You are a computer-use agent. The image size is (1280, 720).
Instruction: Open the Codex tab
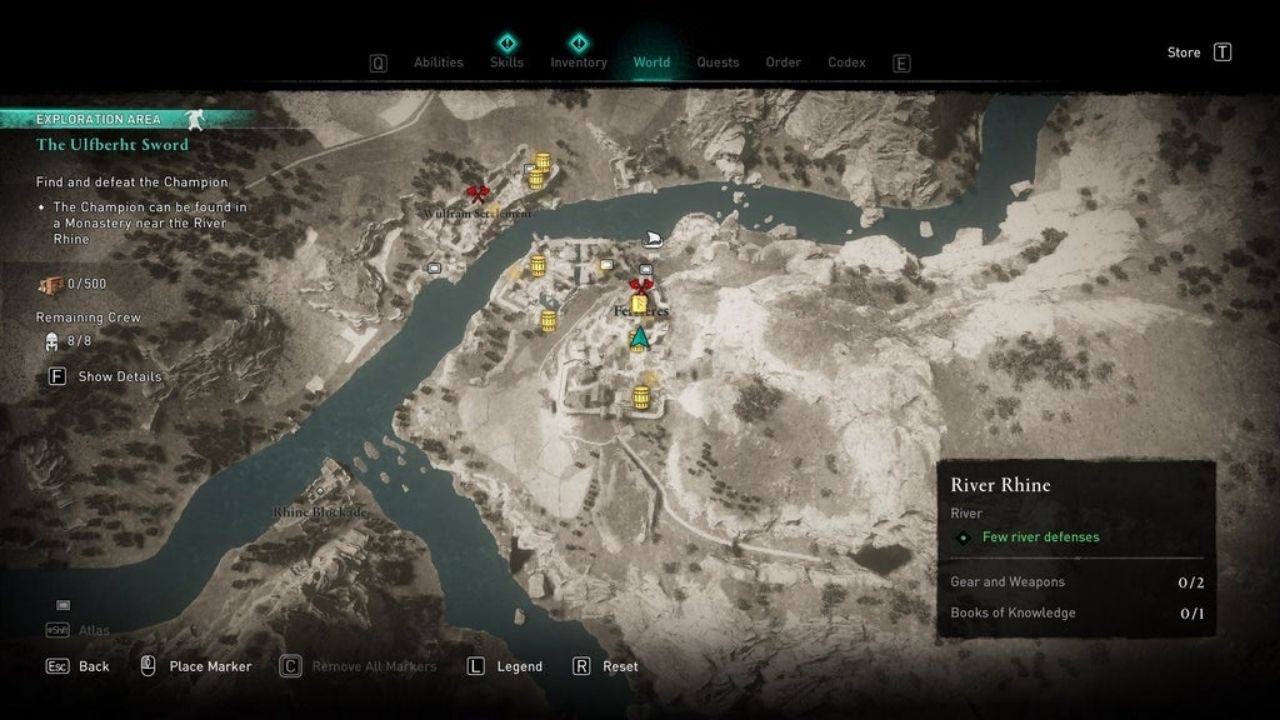pyautogui.click(x=847, y=62)
